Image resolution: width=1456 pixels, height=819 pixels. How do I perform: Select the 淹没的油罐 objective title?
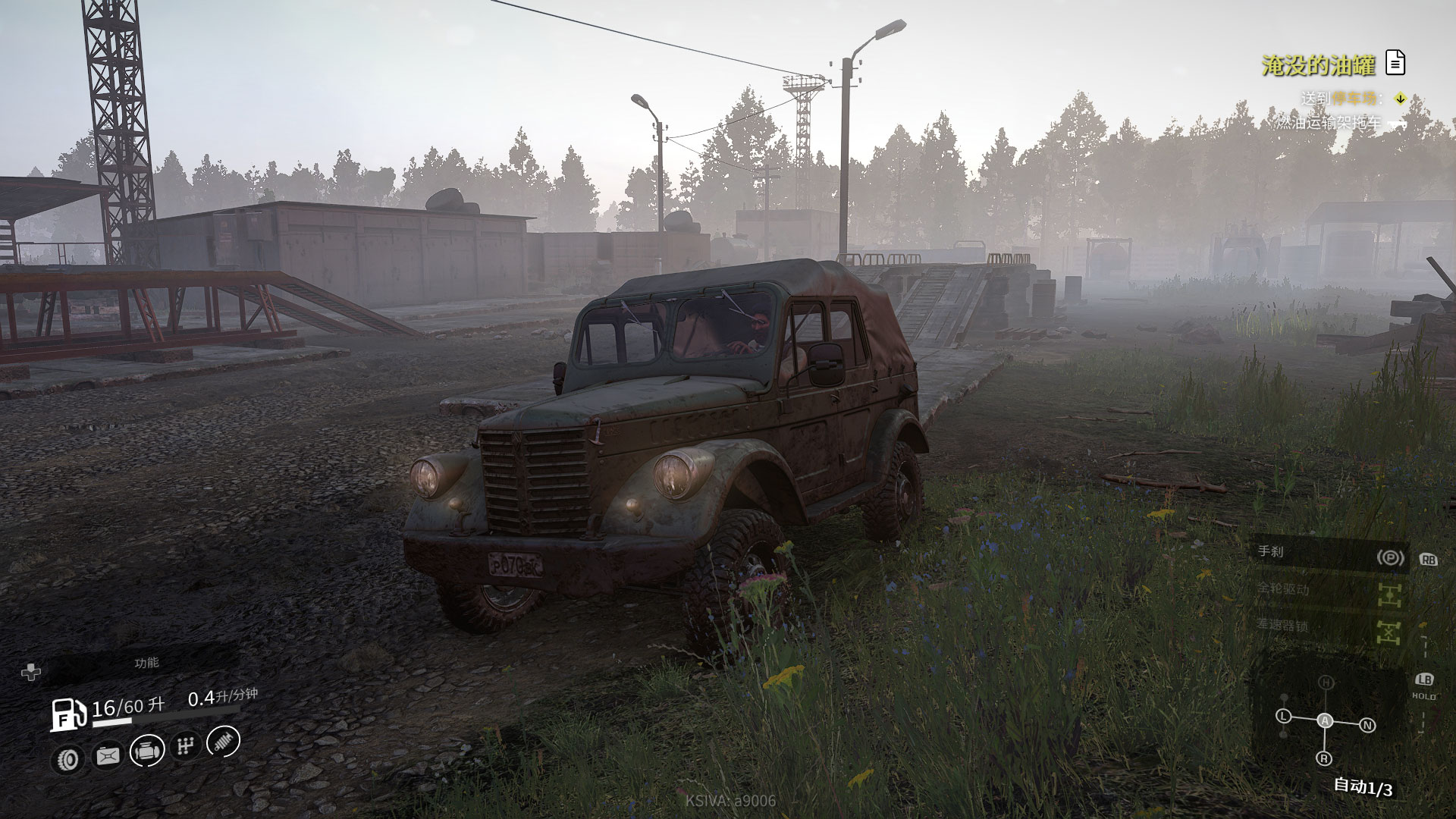click(x=1318, y=66)
